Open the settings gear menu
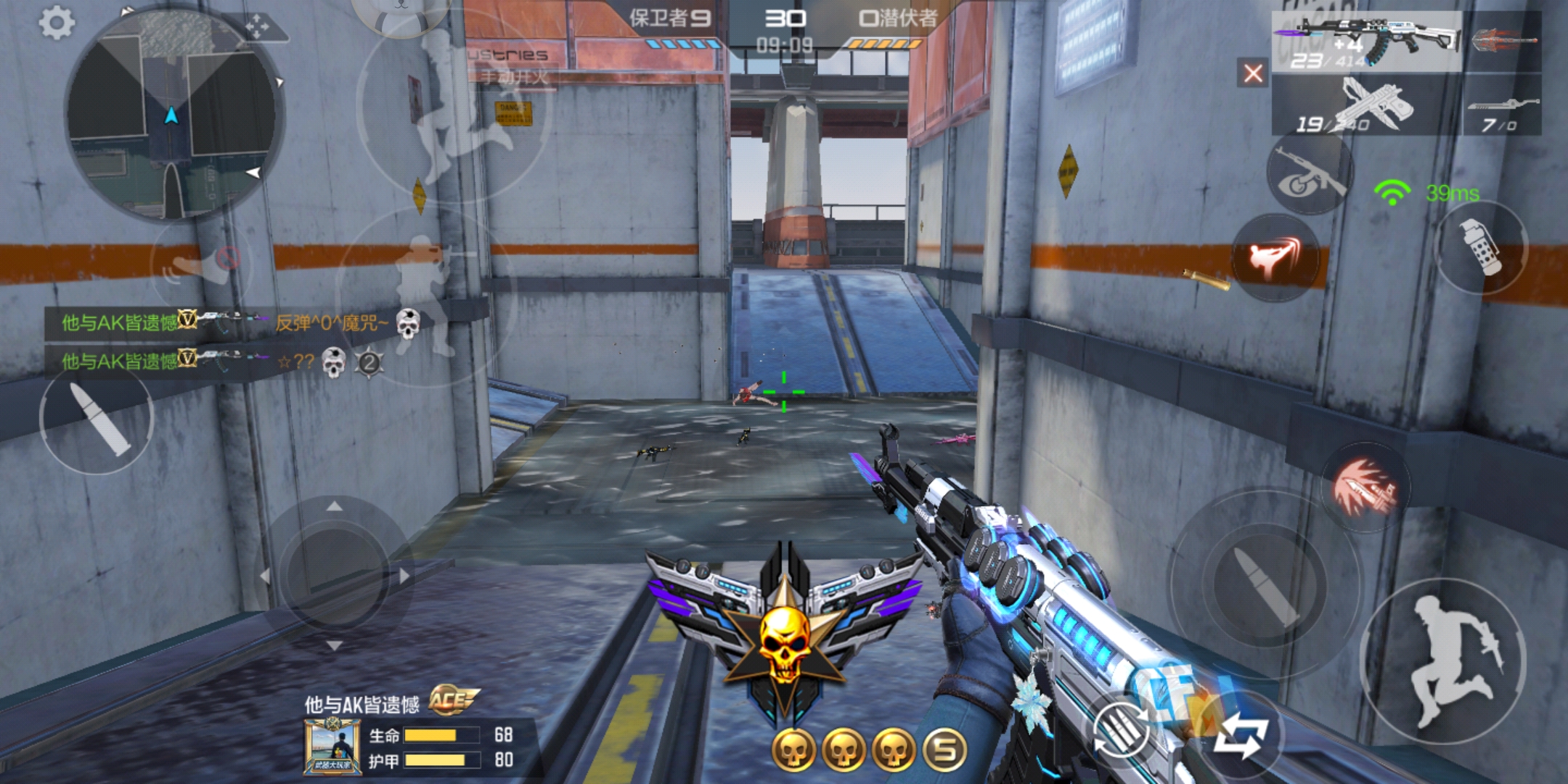Viewport: 1568px width, 784px height. tap(56, 24)
